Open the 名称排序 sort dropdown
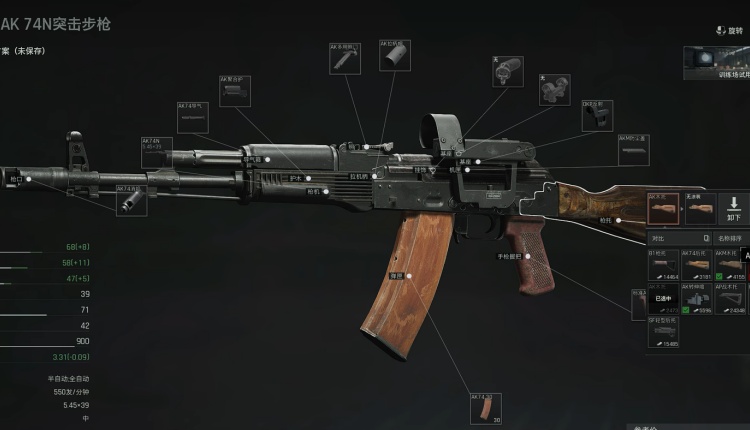 point(729,239)
